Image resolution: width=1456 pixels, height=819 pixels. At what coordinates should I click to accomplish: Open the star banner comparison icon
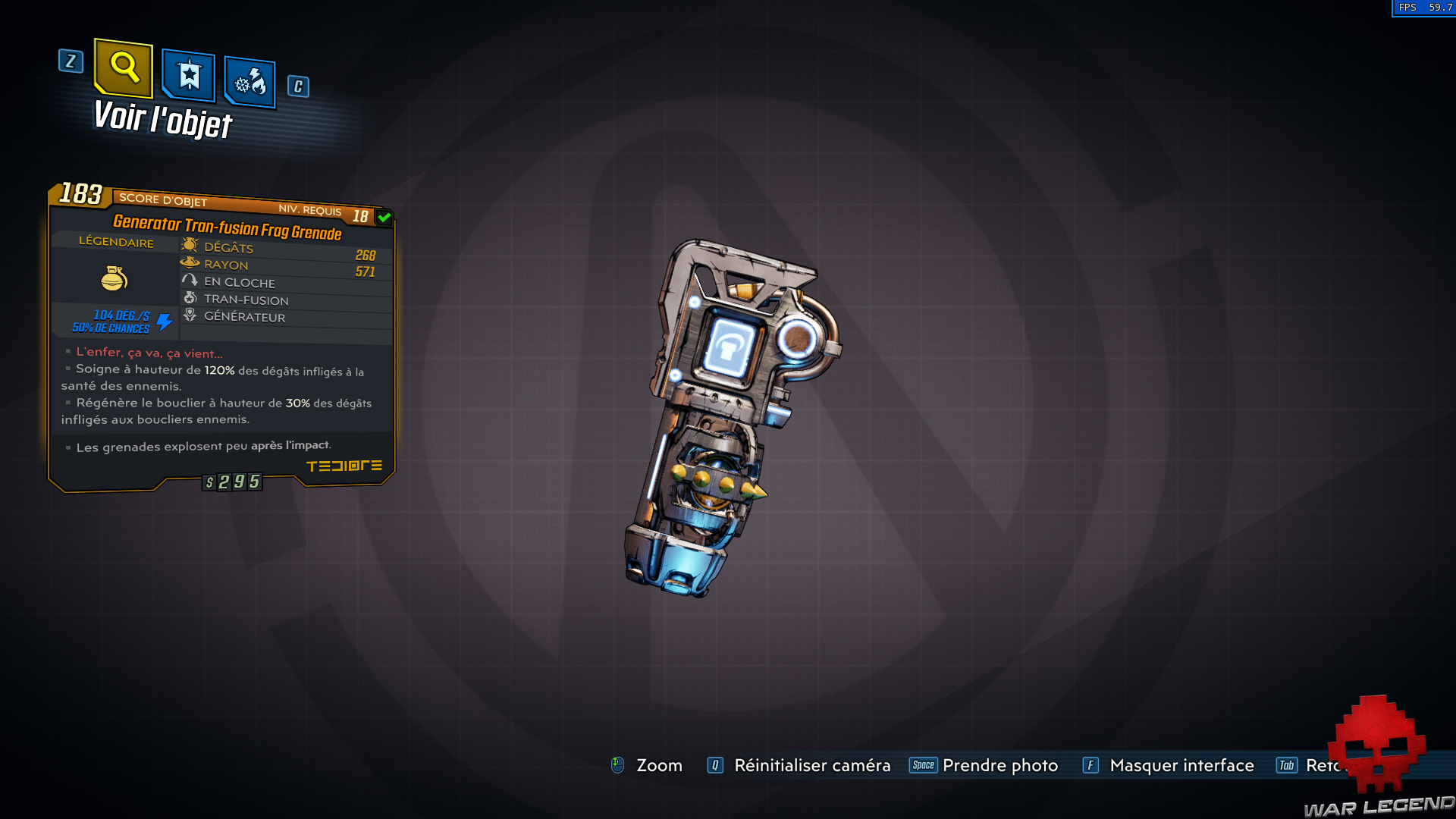coord(188,75)
